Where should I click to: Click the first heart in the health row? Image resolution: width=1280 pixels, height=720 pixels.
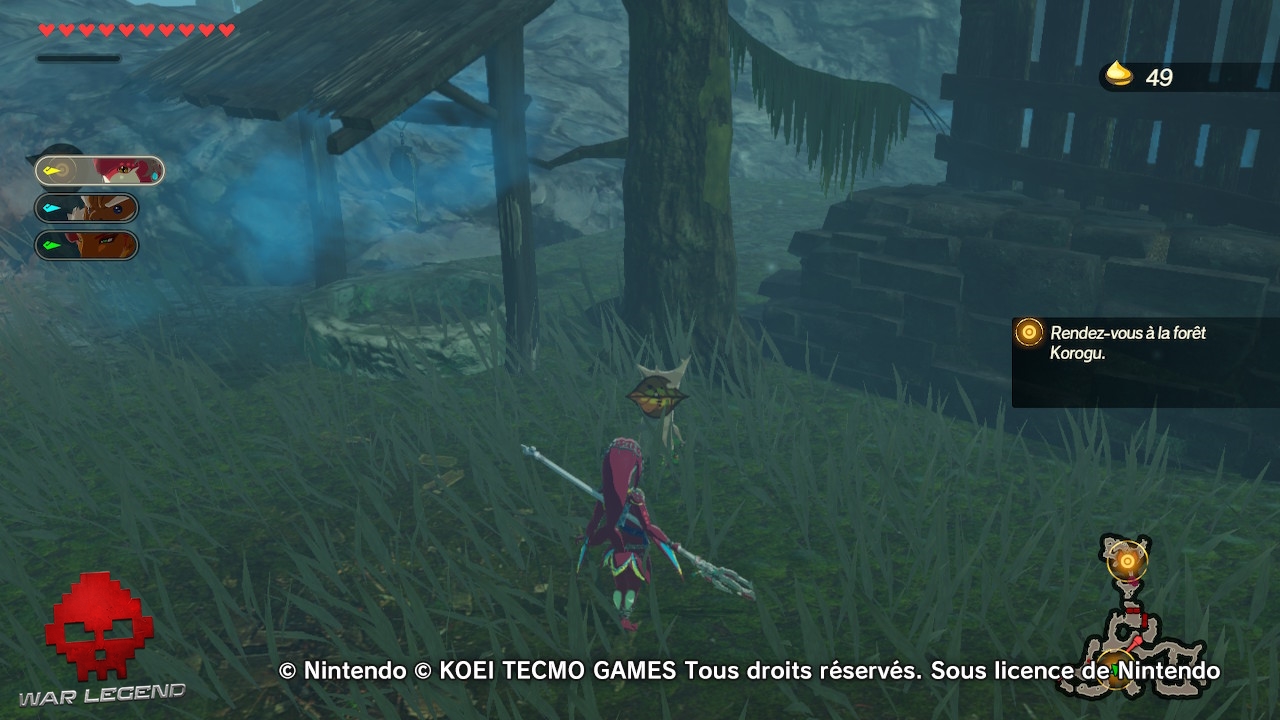46,29
